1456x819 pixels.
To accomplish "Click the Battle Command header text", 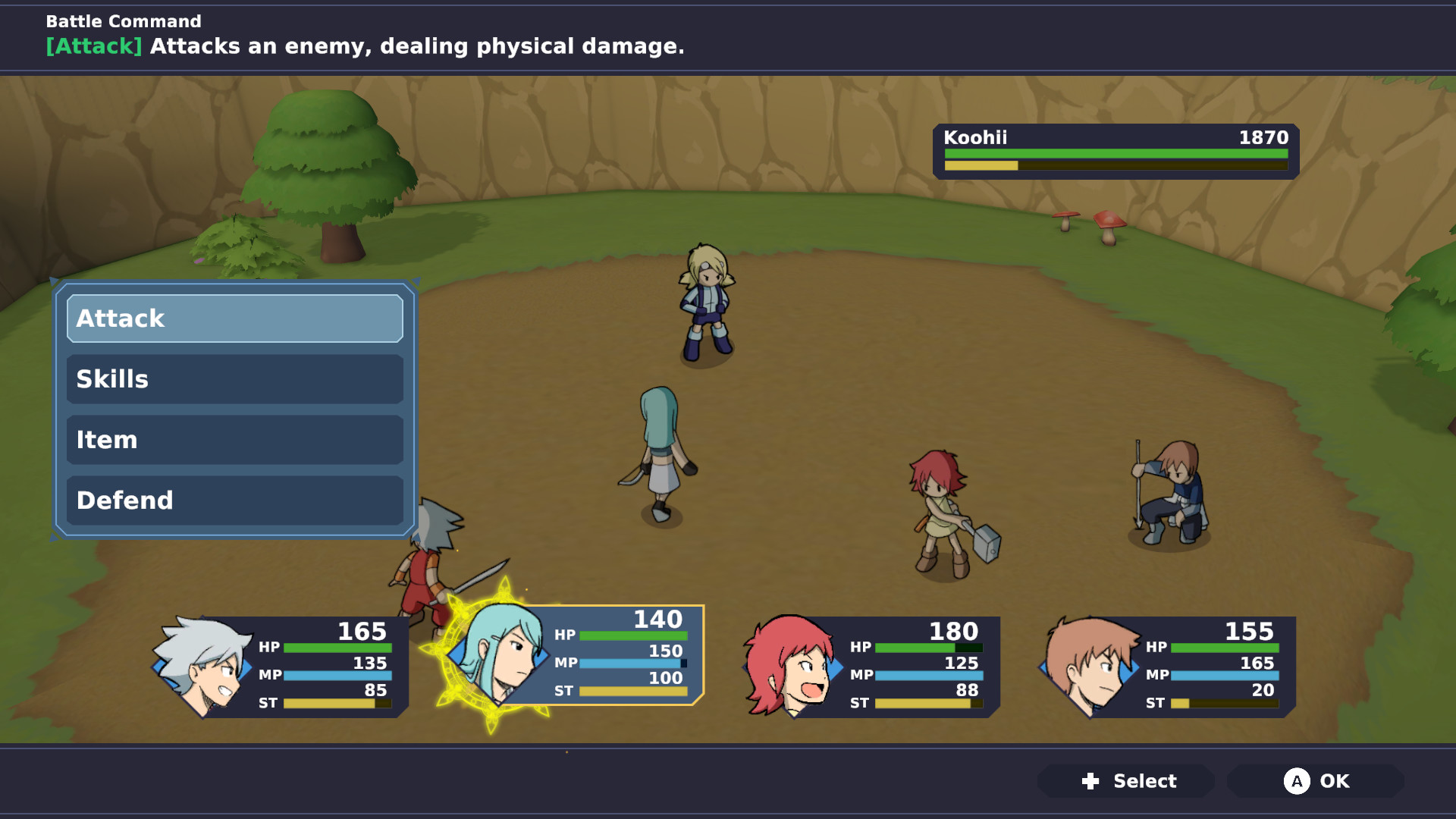I will click(x=123, y=21).
